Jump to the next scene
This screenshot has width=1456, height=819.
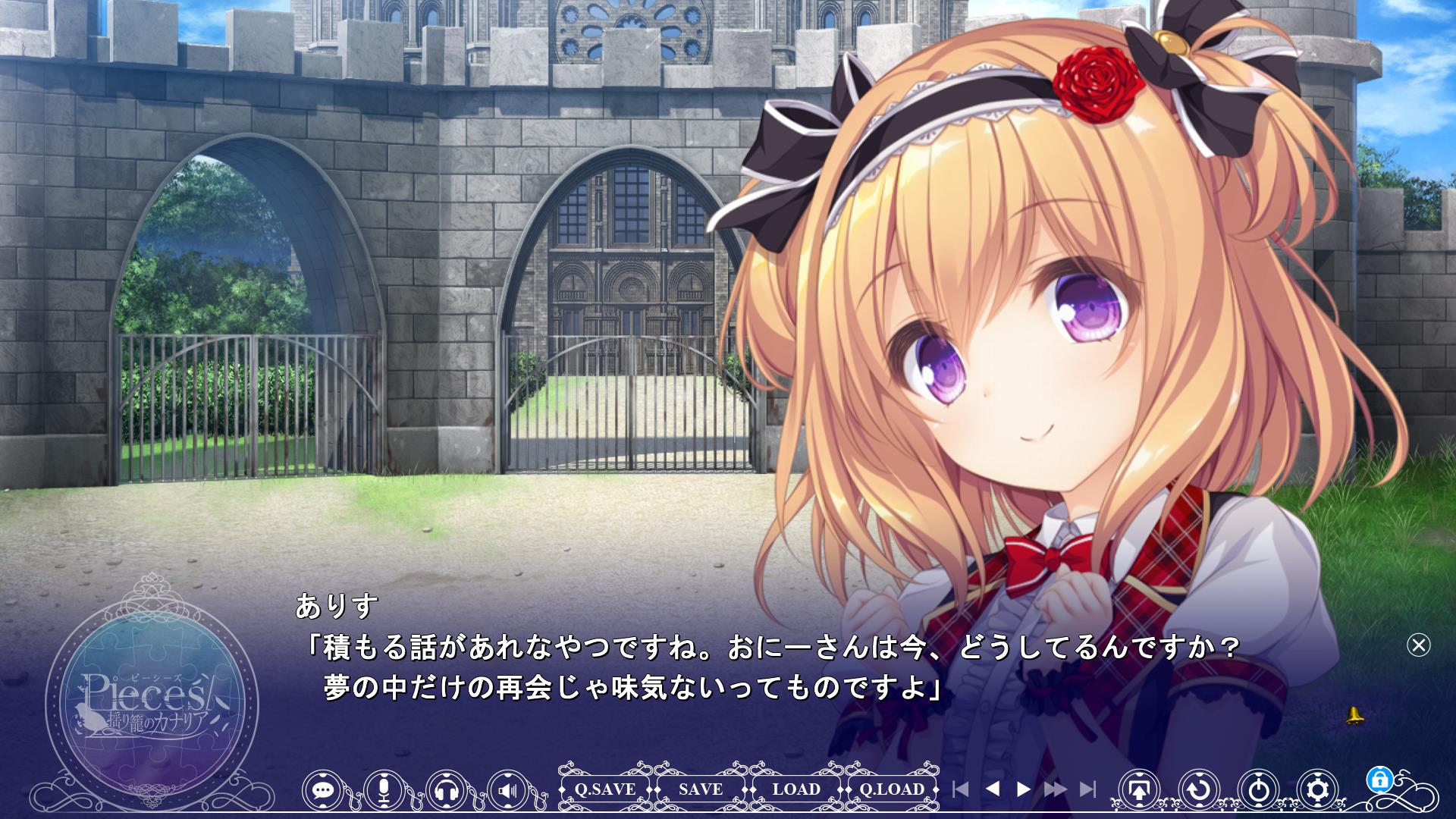[1088, 789]
